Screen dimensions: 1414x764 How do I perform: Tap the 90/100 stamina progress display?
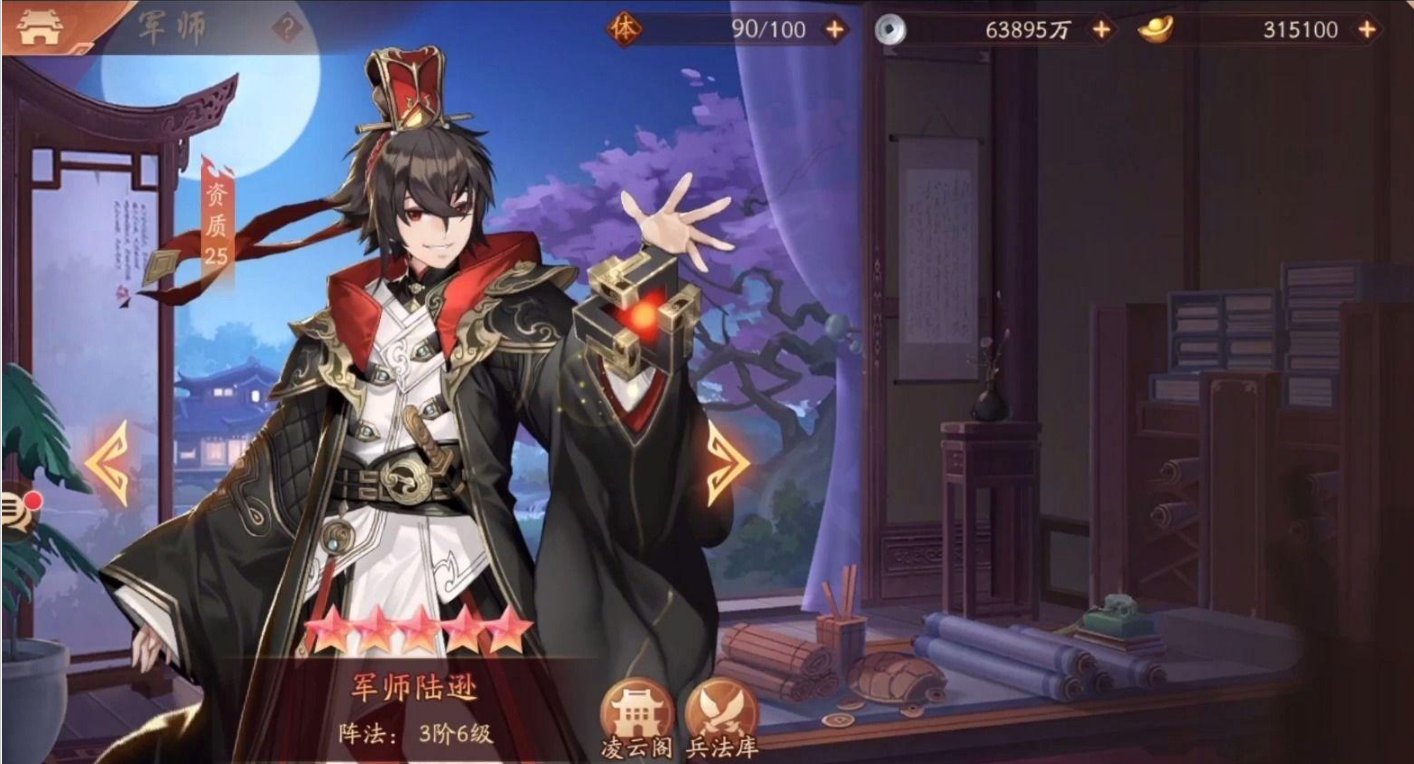pyautogui.click(x=770, y=29)
